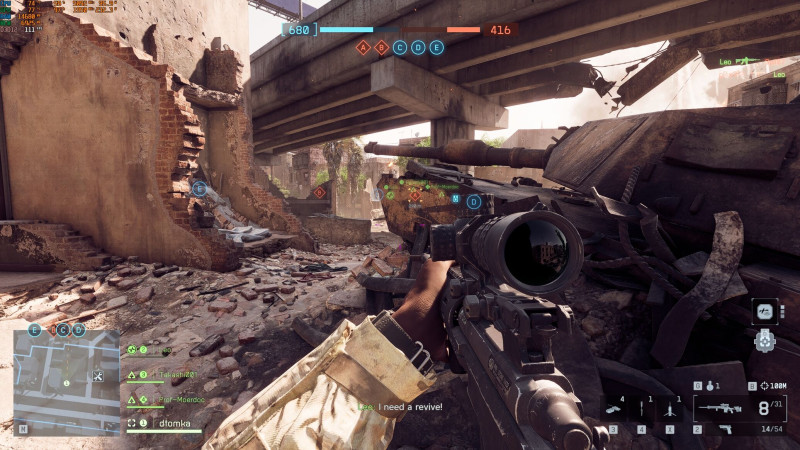
Task: Switch to the pistol sidearm slot
Action: 727,428
